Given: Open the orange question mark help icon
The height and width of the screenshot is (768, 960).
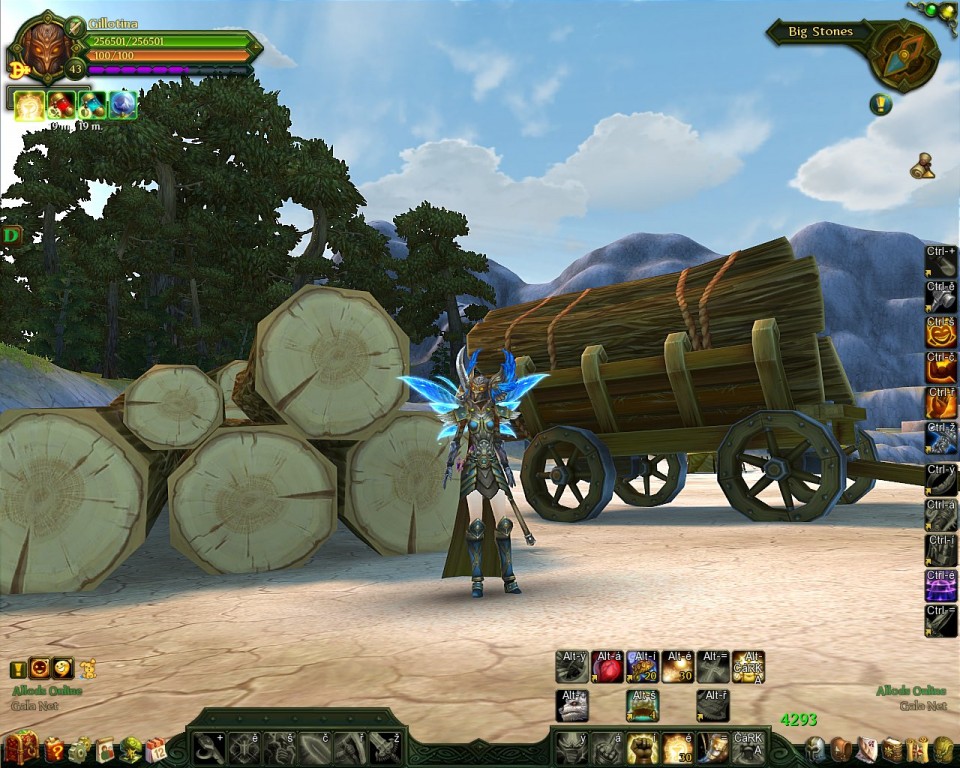Looking at the screenshot, I should 55,749.
